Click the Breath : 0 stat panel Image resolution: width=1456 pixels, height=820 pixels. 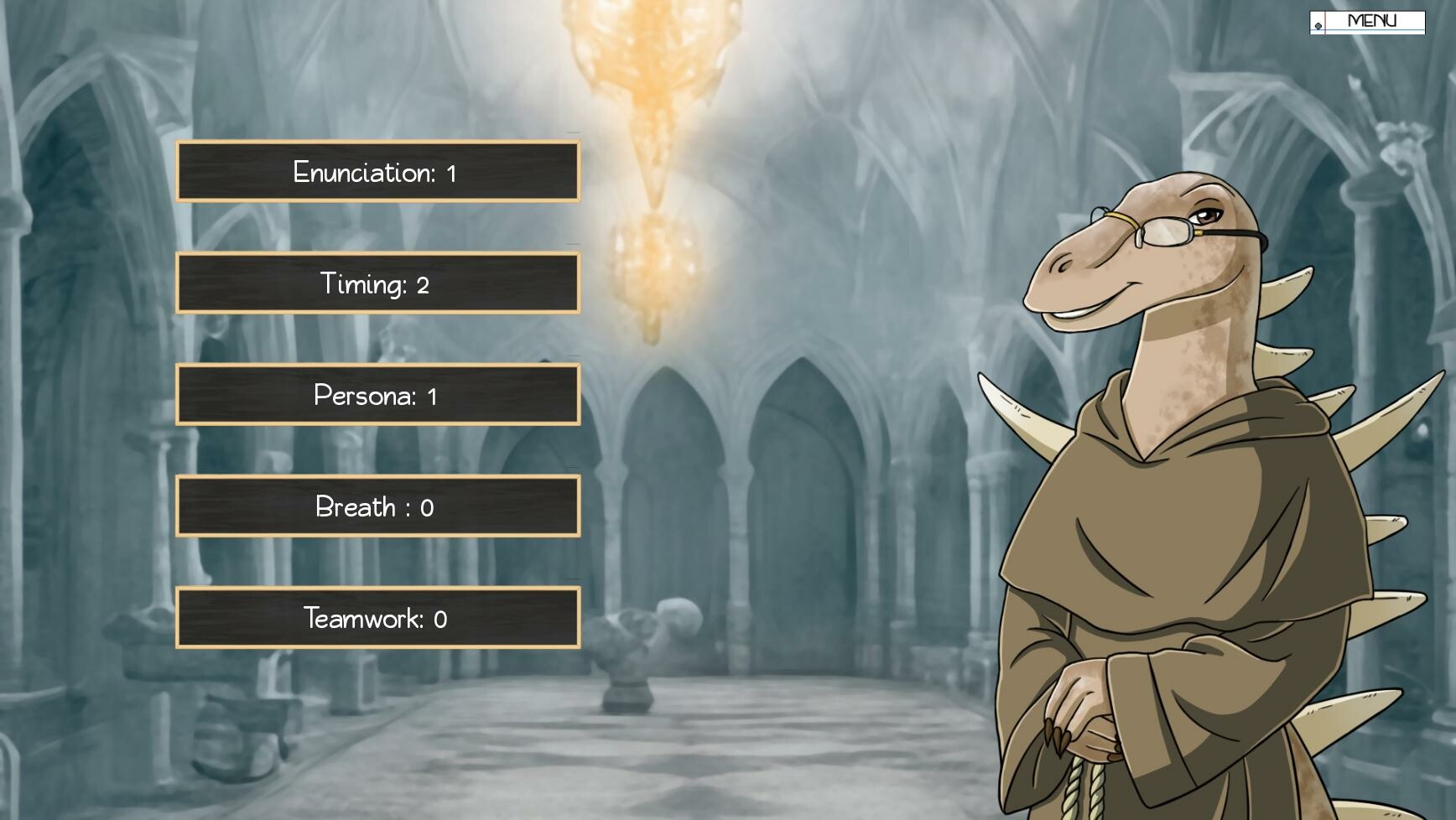coord(377,506)
